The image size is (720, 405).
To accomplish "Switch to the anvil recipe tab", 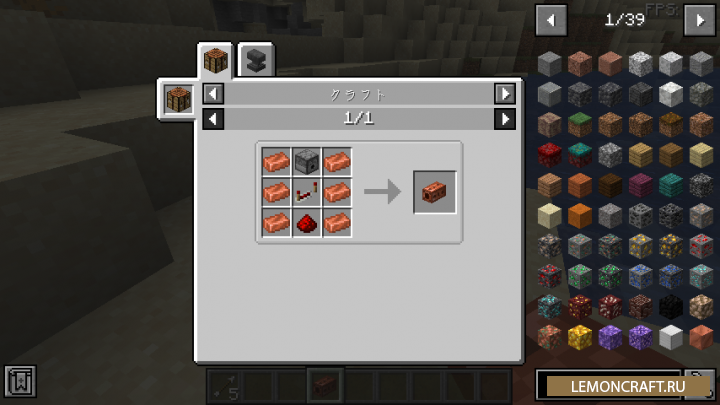I will click(x=256, y=61).
